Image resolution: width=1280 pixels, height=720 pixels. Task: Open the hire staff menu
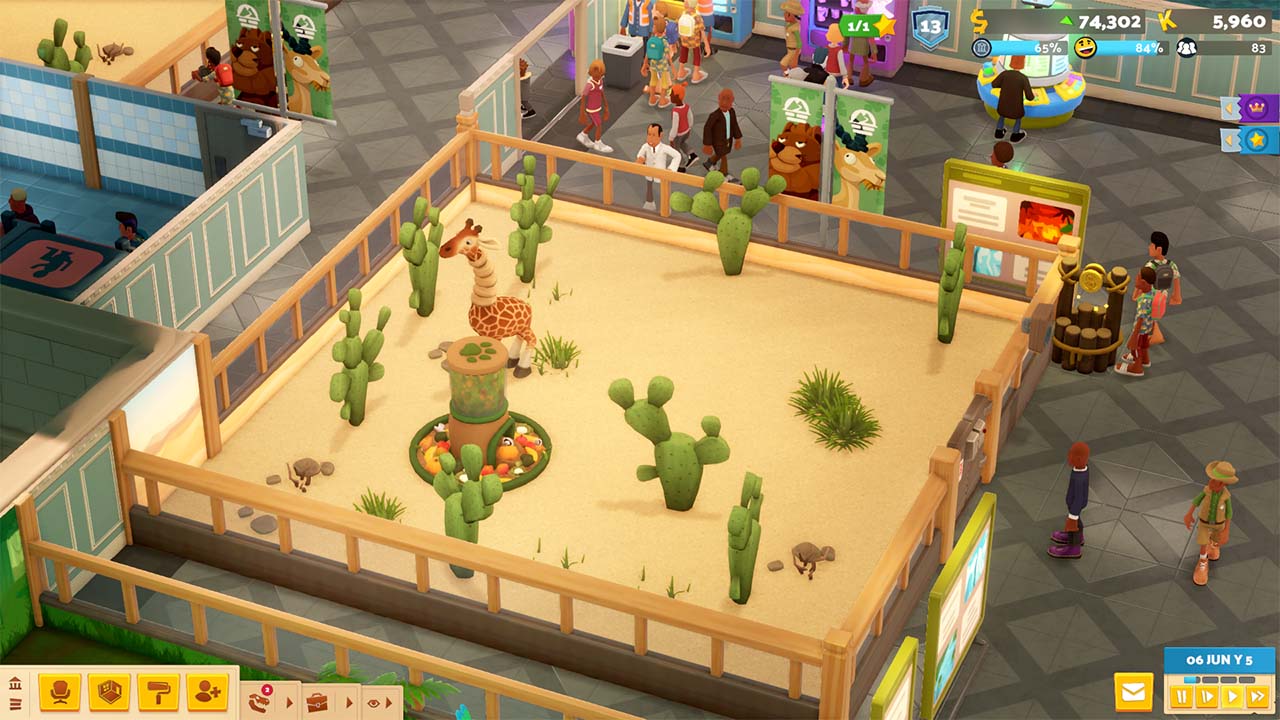click(207, 692)
